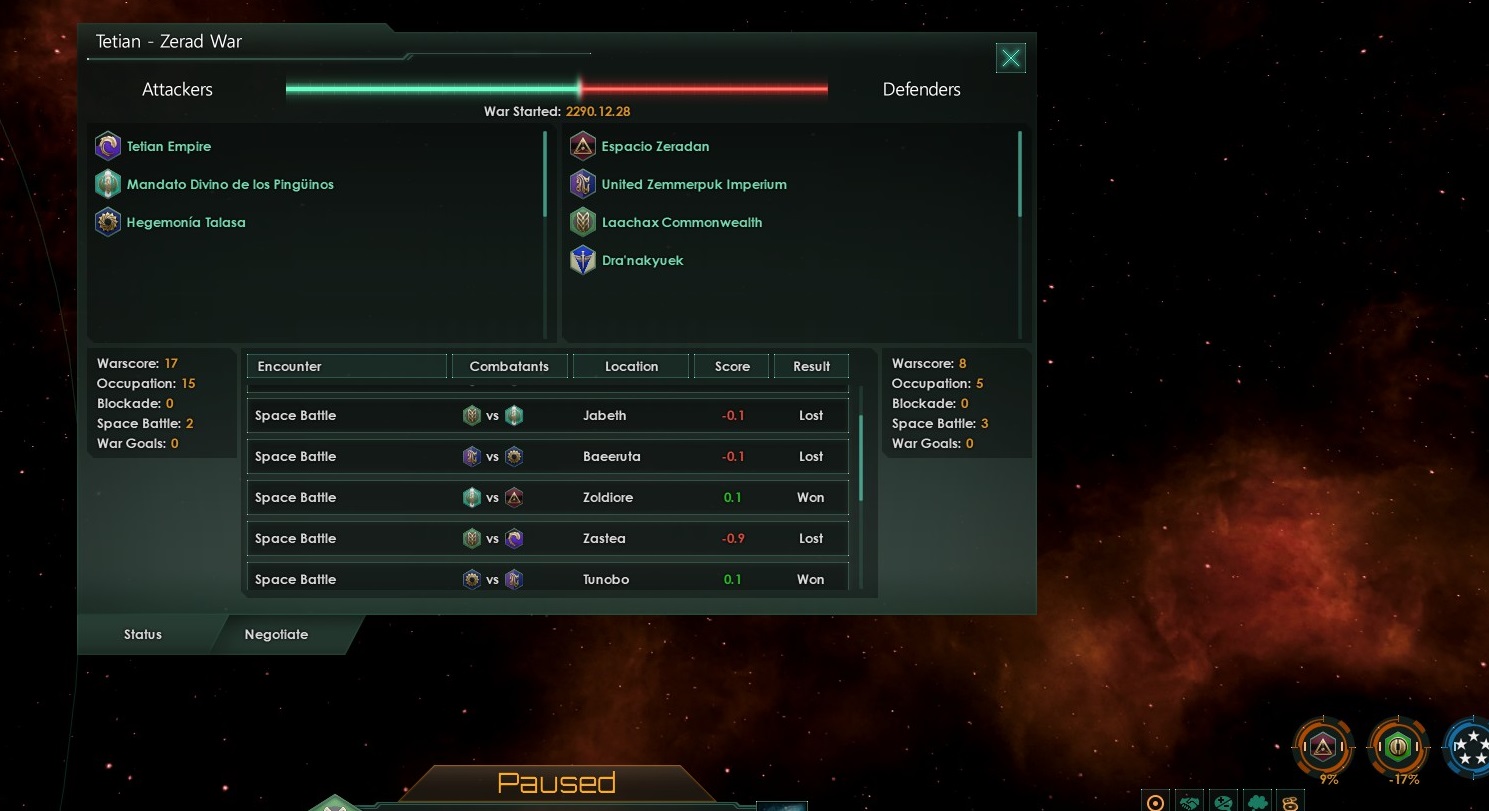Select the handshake diplomacy icon in bottom tray
This screenshot has width=1489, height=811.
click(x=1189, y=802)
